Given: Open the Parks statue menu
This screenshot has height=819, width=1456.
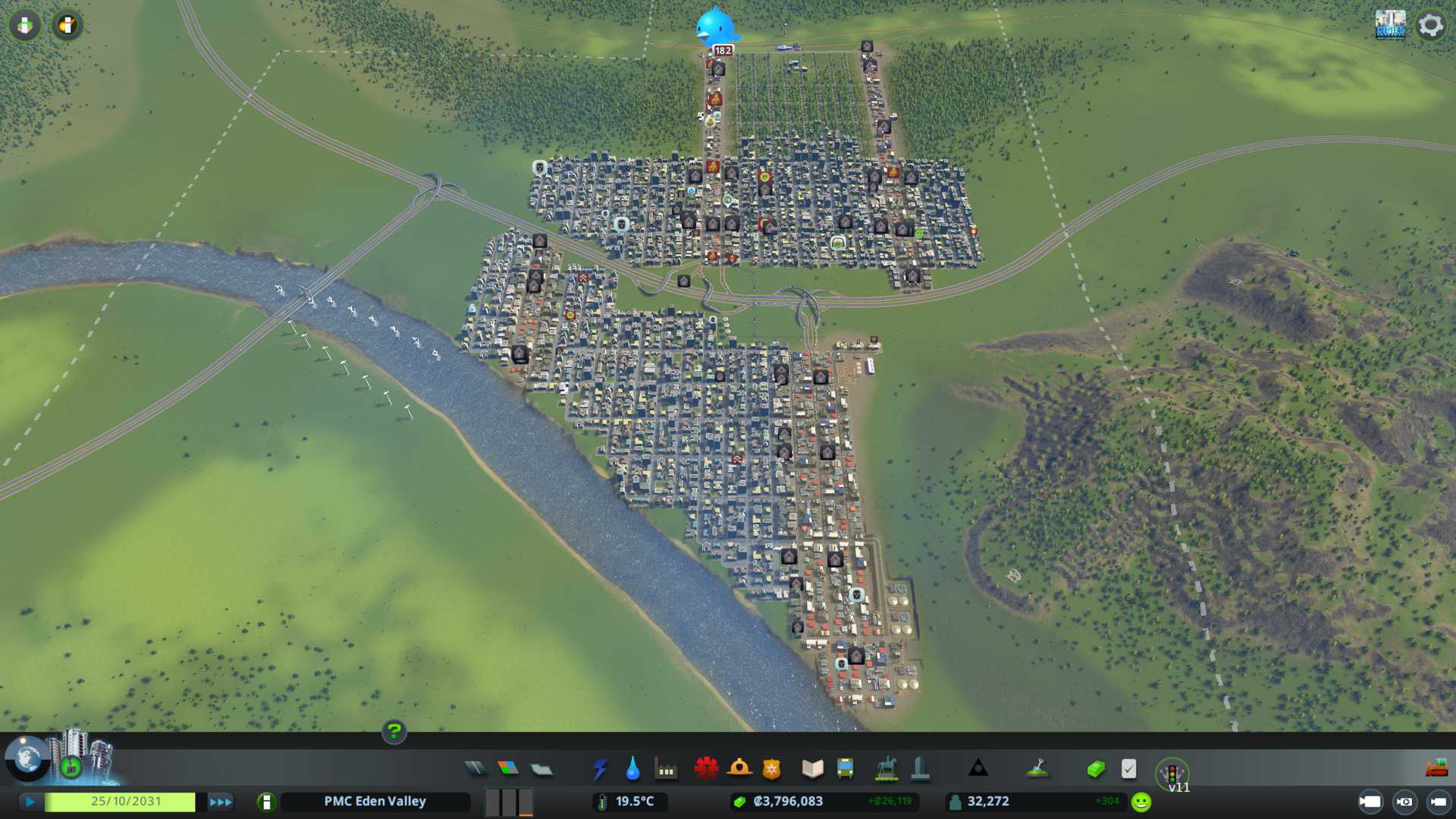Looking at the screenshot, I should tap(886, 769).
